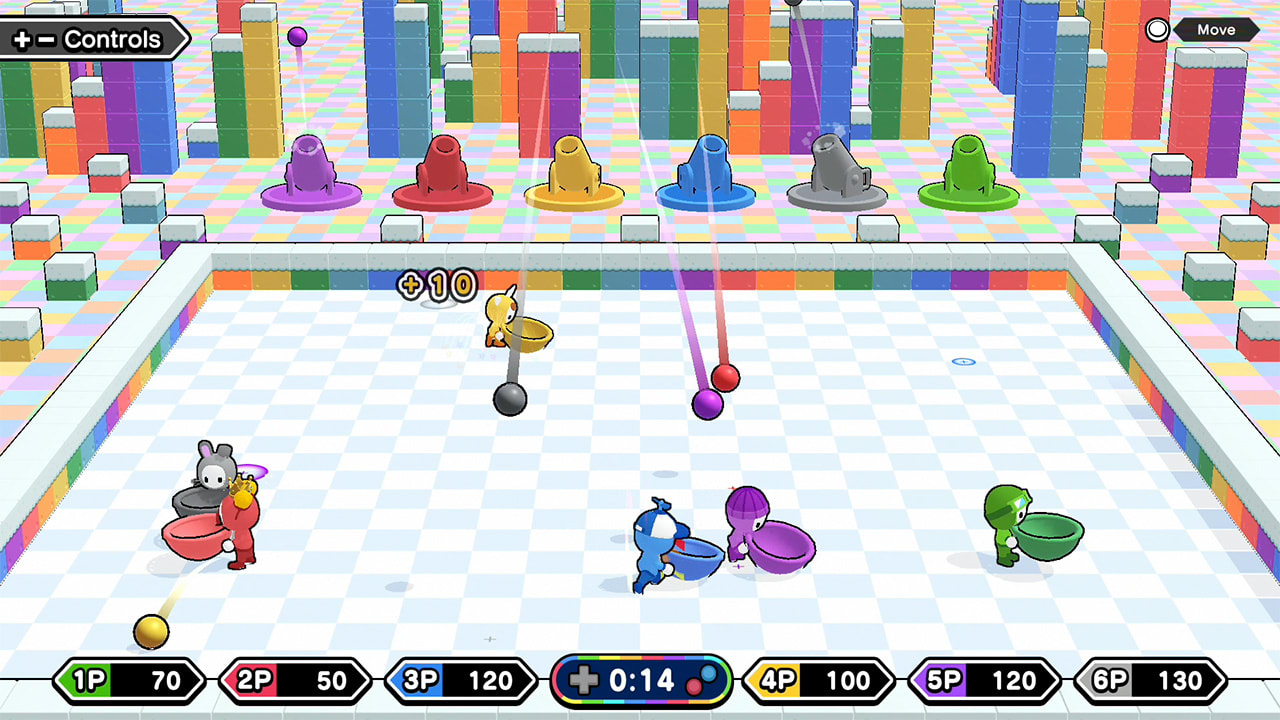Click the red and blue buttons icon beside the timer
This screenshot has height=720, width=1280.
702,681
